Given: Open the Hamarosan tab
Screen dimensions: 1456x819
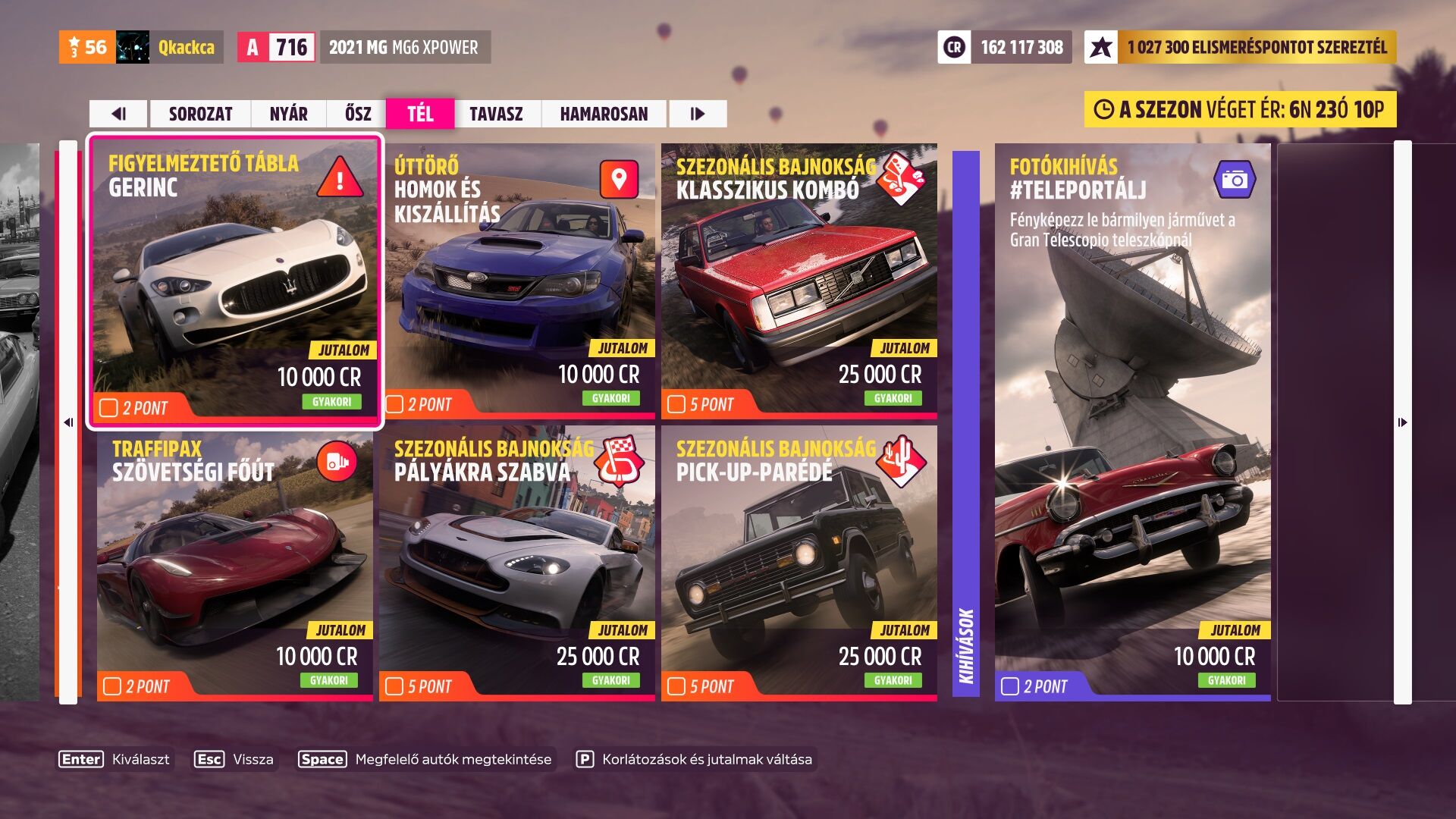Looking at the screenshot, I should (604, 114).
